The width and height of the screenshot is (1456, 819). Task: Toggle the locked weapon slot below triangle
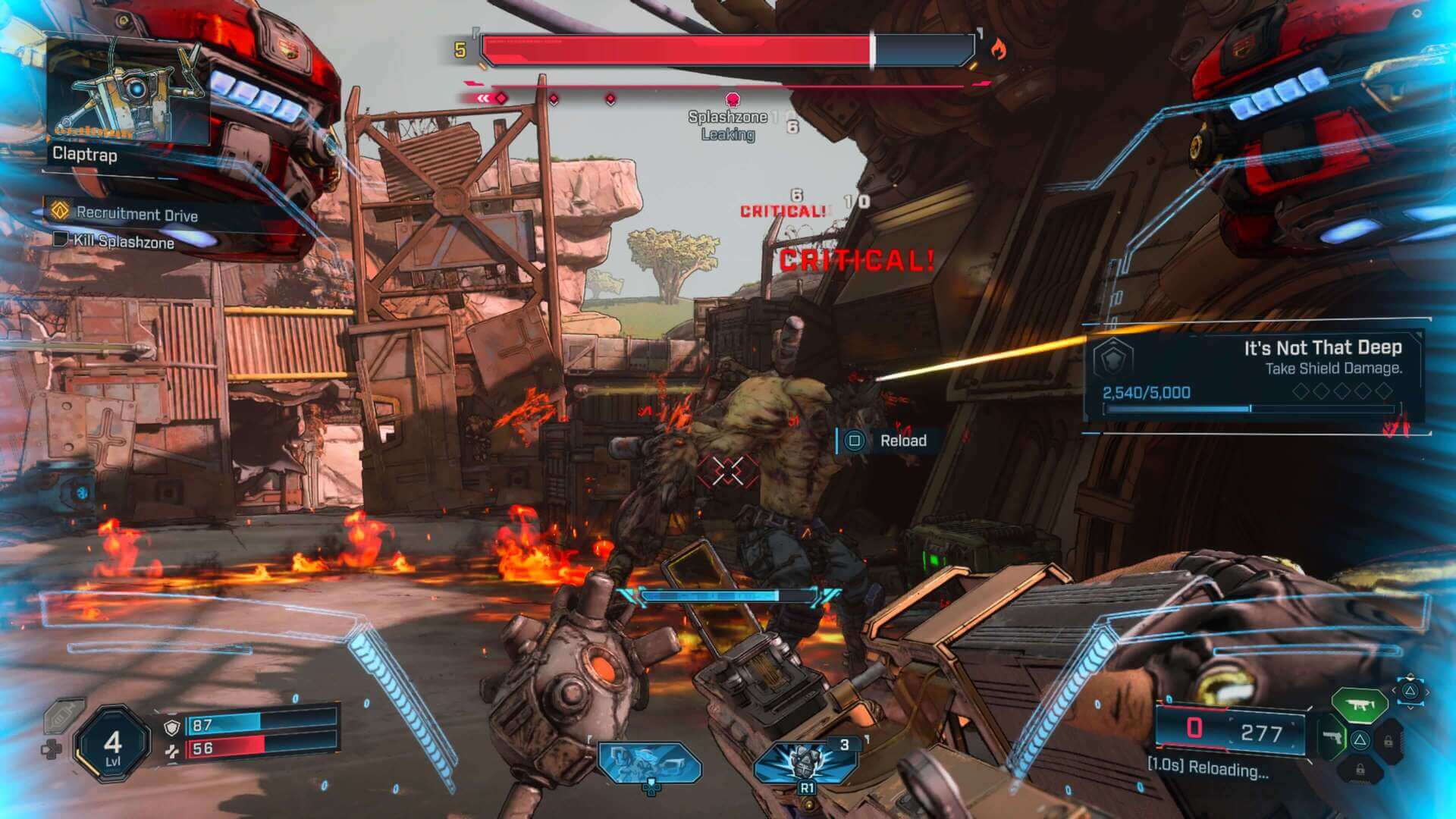tap(1360, 770)
